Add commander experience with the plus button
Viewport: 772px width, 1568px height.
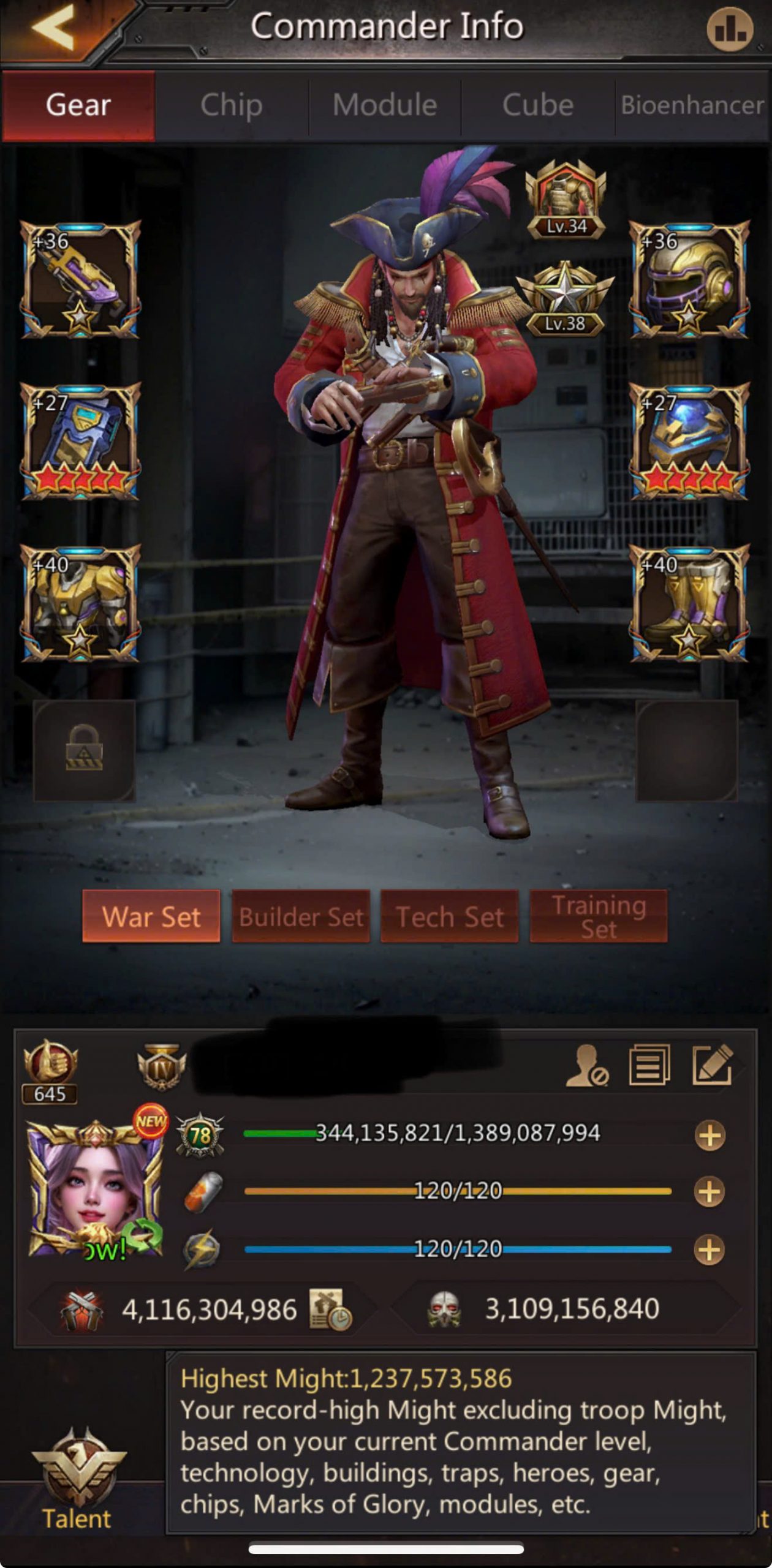[710, 1135]
